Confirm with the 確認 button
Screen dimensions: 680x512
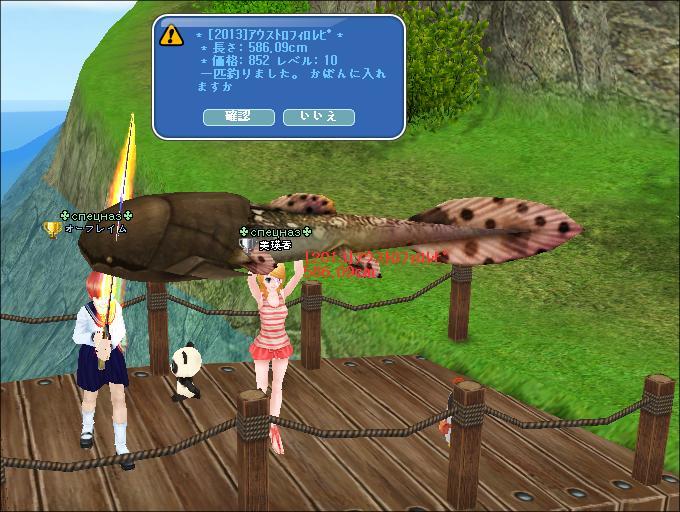pos(239,117)
